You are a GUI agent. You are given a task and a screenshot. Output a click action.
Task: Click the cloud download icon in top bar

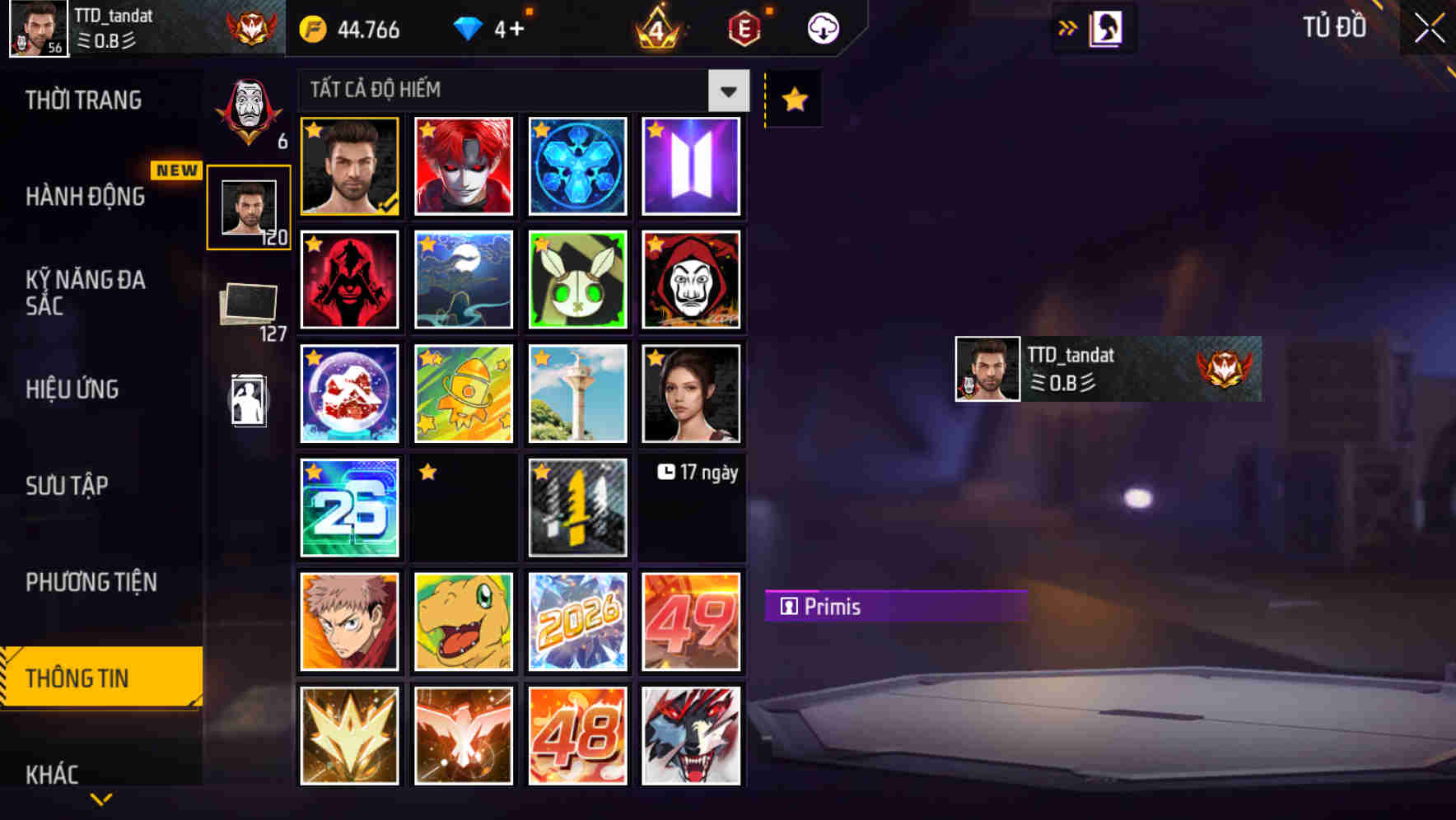point(821,27)
